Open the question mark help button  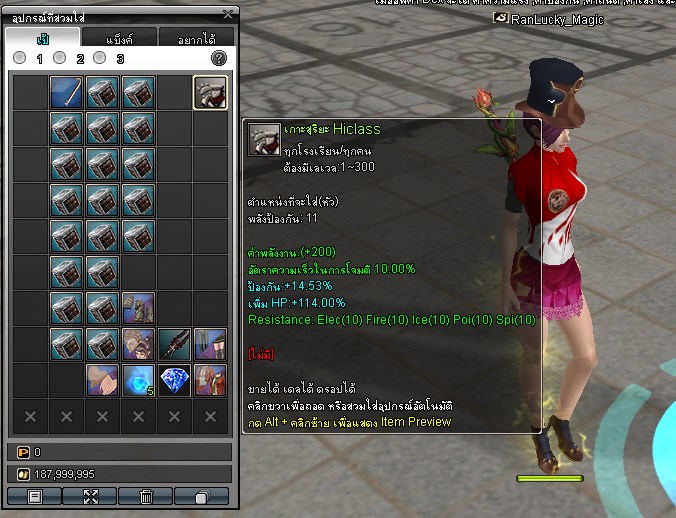(219, 59)
